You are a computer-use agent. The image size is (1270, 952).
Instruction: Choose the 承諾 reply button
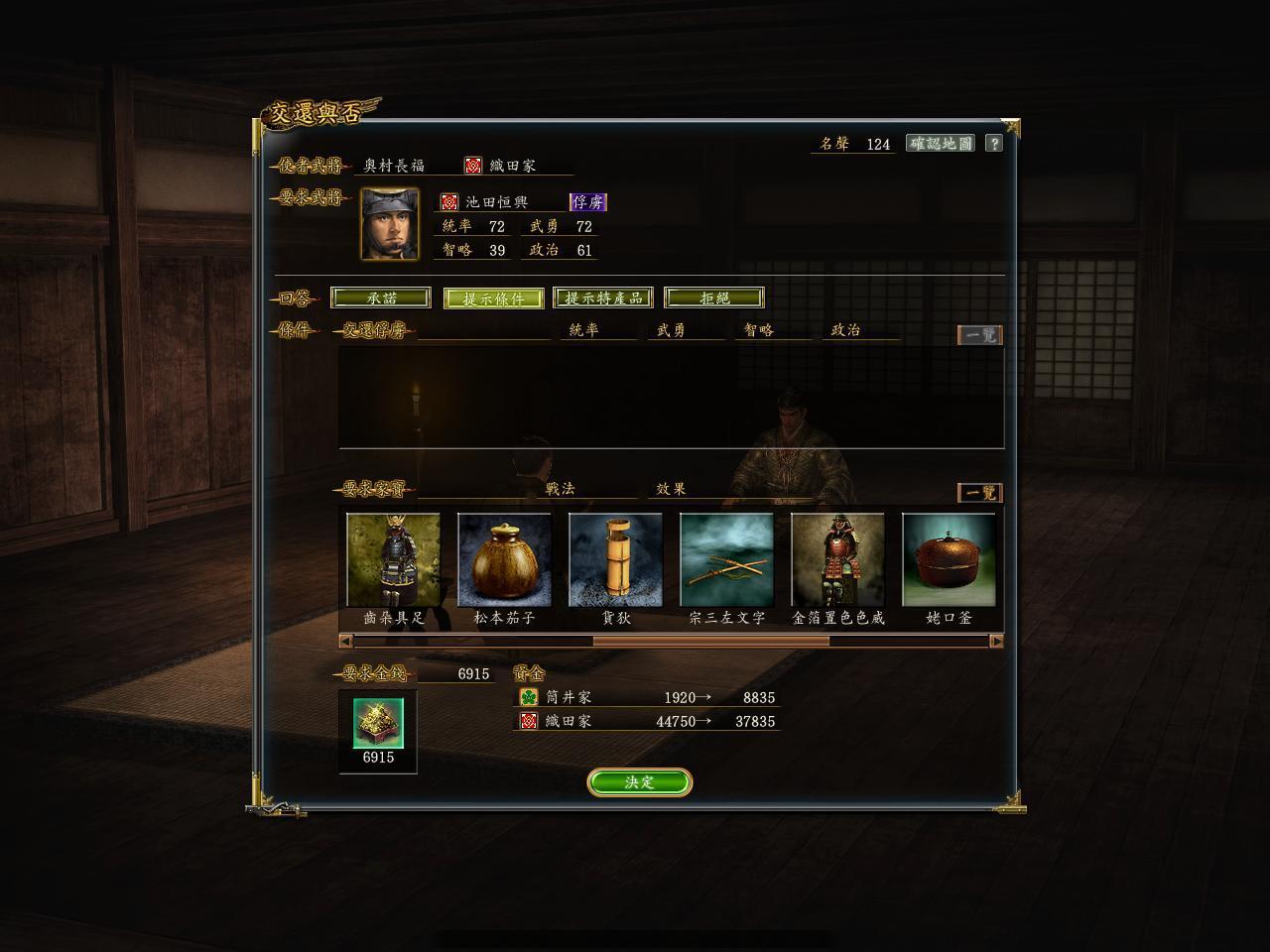point(381,297)
